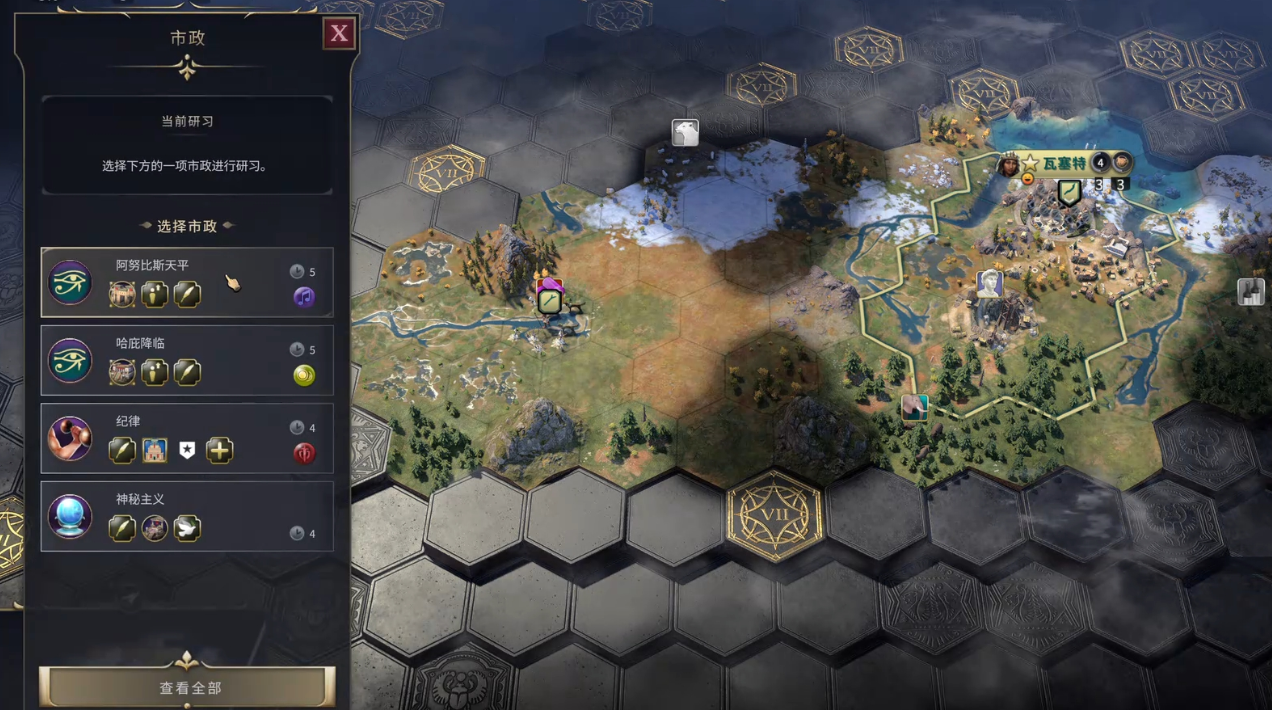Select the white statue portrait marker
Viewport: 1272px width, 710px height.
[990, 283]
